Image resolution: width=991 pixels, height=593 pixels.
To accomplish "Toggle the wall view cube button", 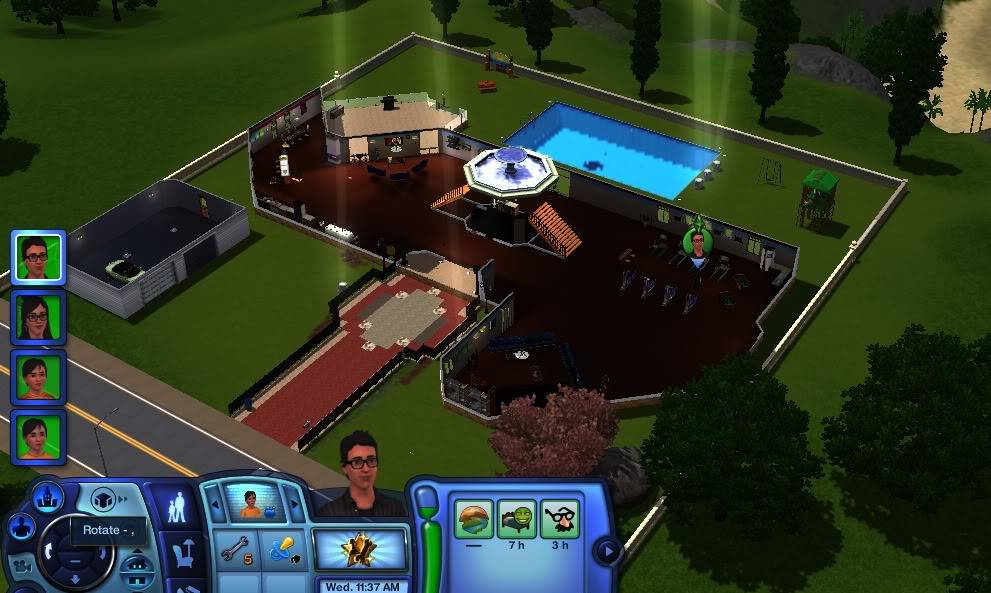I will click(x=103, y=499).
